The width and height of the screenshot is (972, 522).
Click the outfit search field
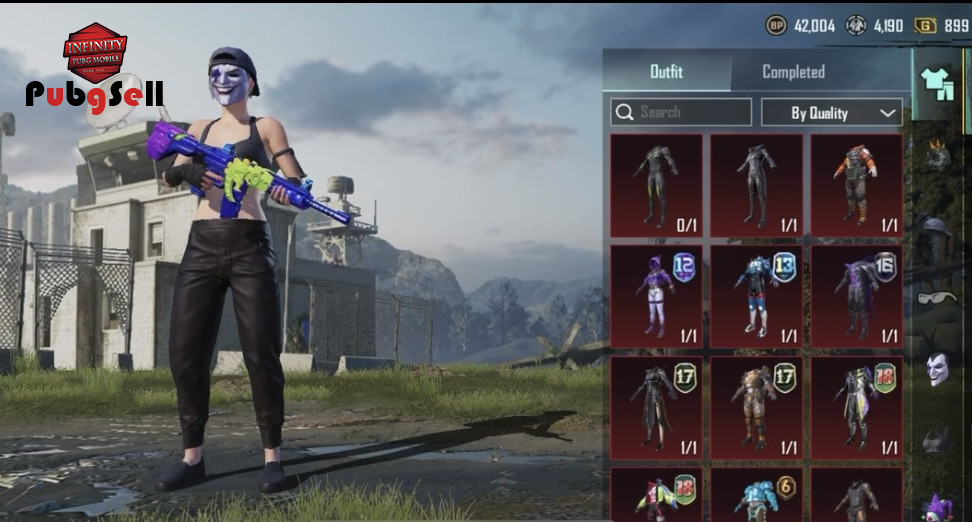click(x=682, y=112)
